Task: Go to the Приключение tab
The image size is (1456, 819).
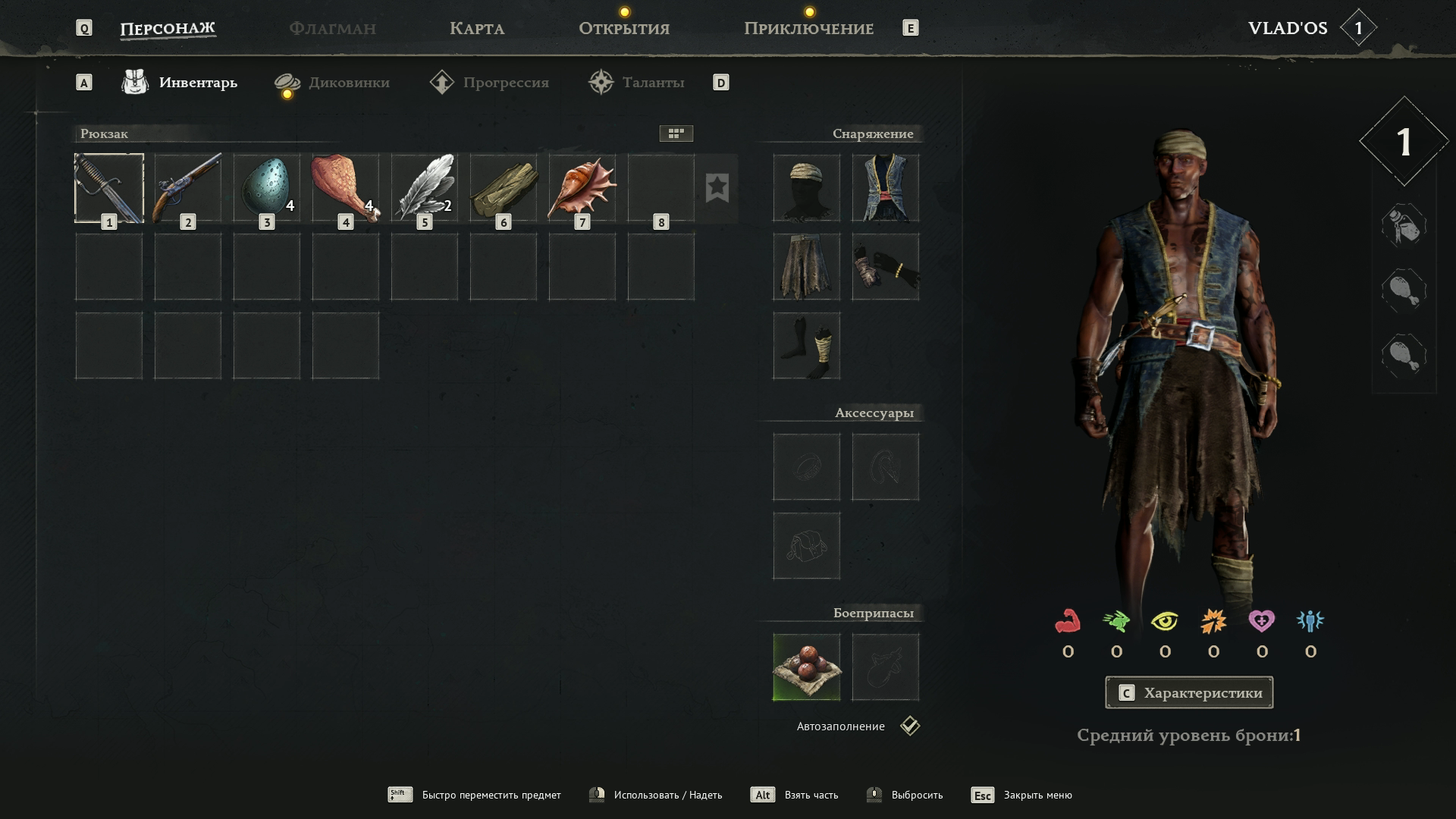Action: [x=808, y=29]
